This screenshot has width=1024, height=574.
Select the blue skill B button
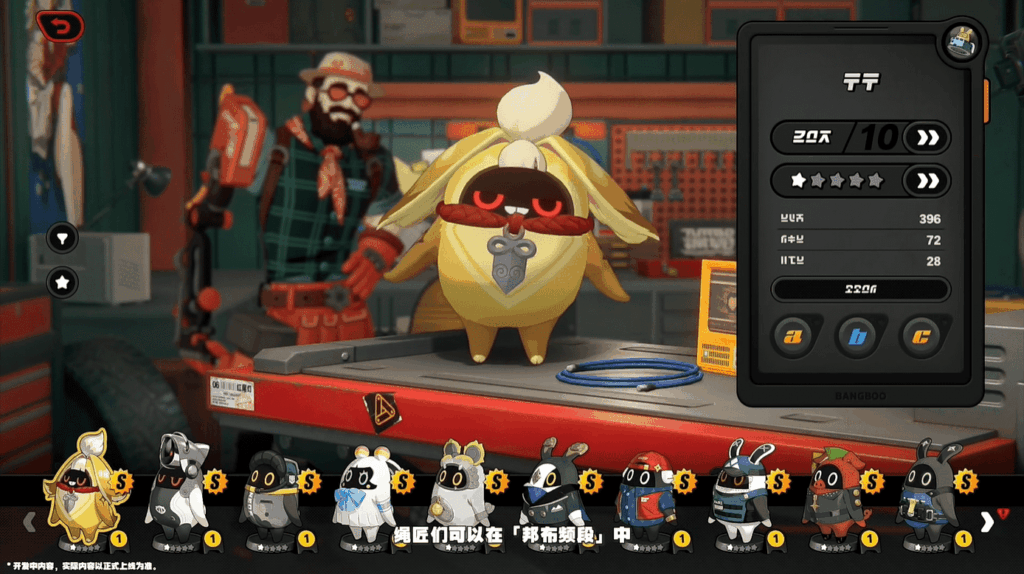pyautogui.click(x=859, y=337)
